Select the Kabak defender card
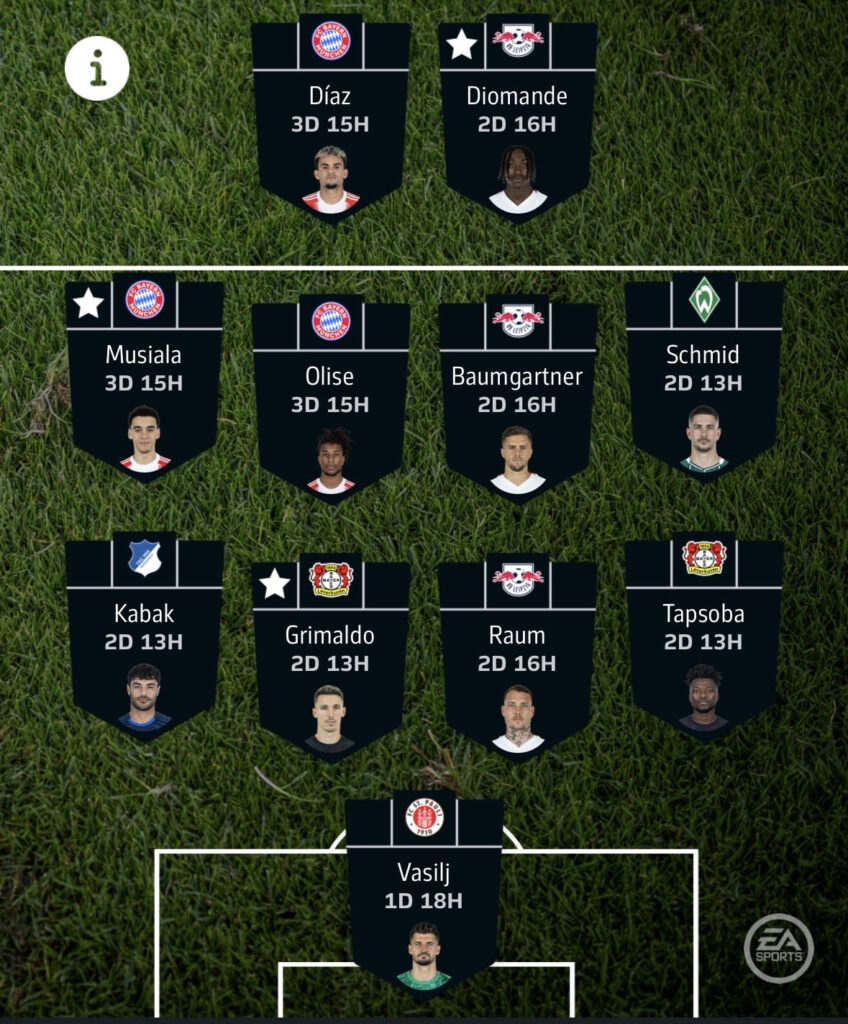This screenshot has height=1024, width=848. tap(144, 640)
